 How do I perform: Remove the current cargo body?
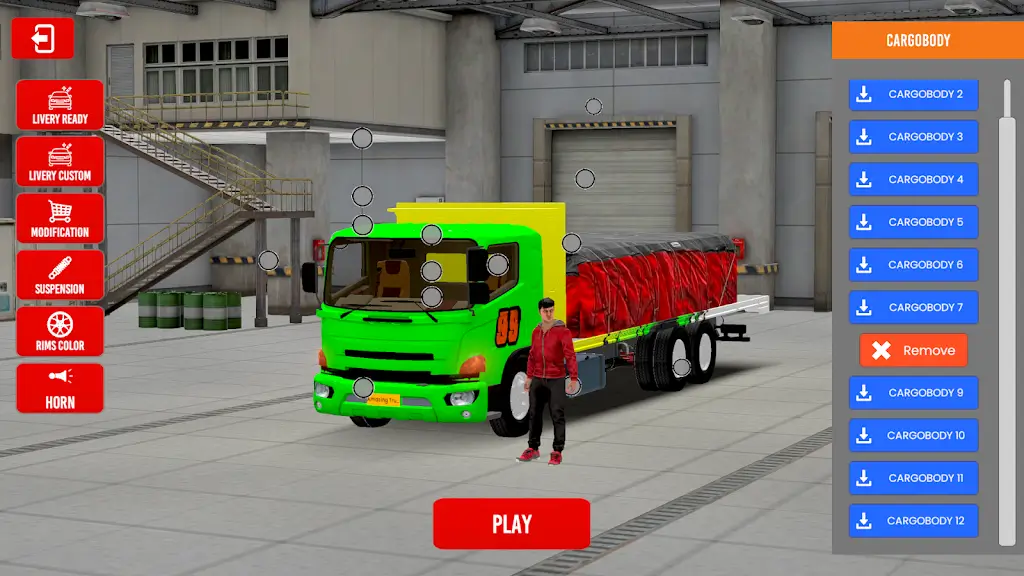click(x=913, y=350)
